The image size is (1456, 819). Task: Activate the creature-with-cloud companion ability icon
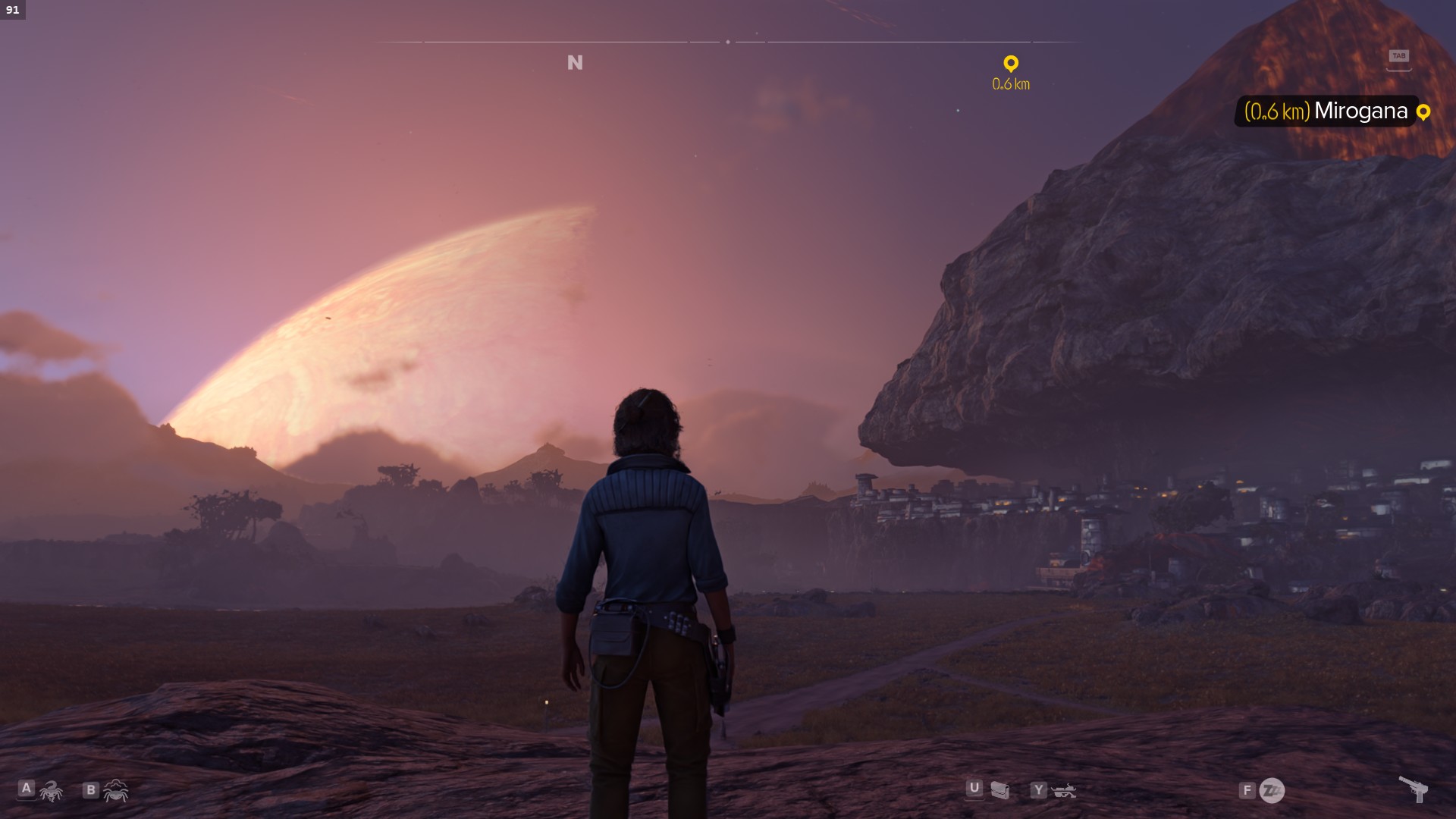116,791
